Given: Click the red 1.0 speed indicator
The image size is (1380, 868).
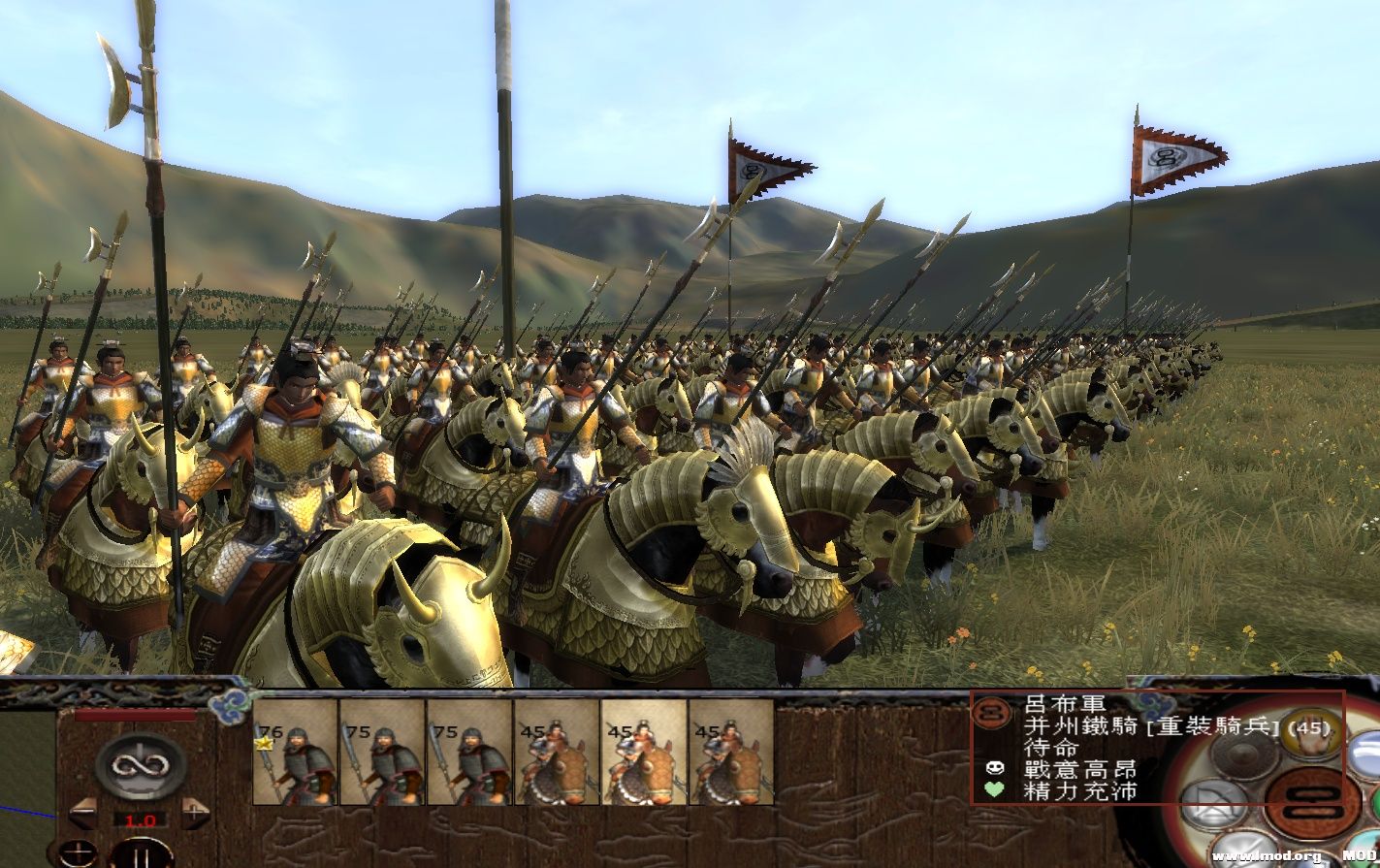Looking at the screenshot, I should pyautogui.click(x=141, y=820).
